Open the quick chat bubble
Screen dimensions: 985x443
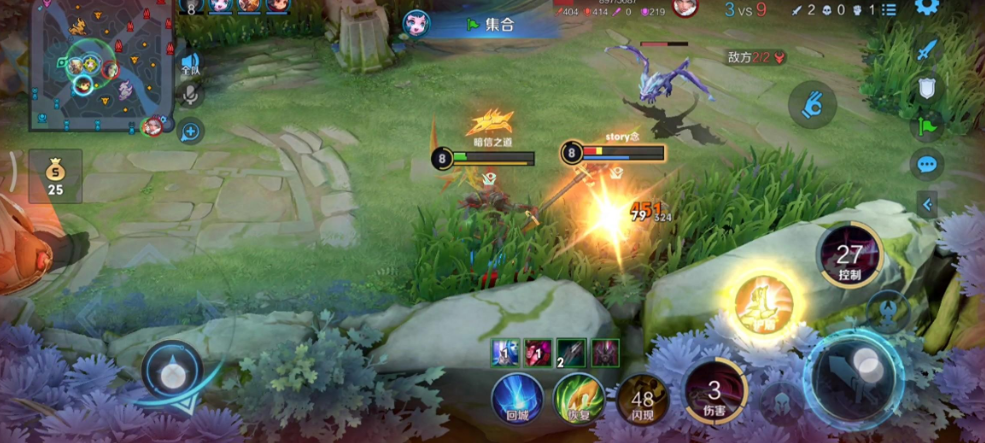[x=927, y=164]
